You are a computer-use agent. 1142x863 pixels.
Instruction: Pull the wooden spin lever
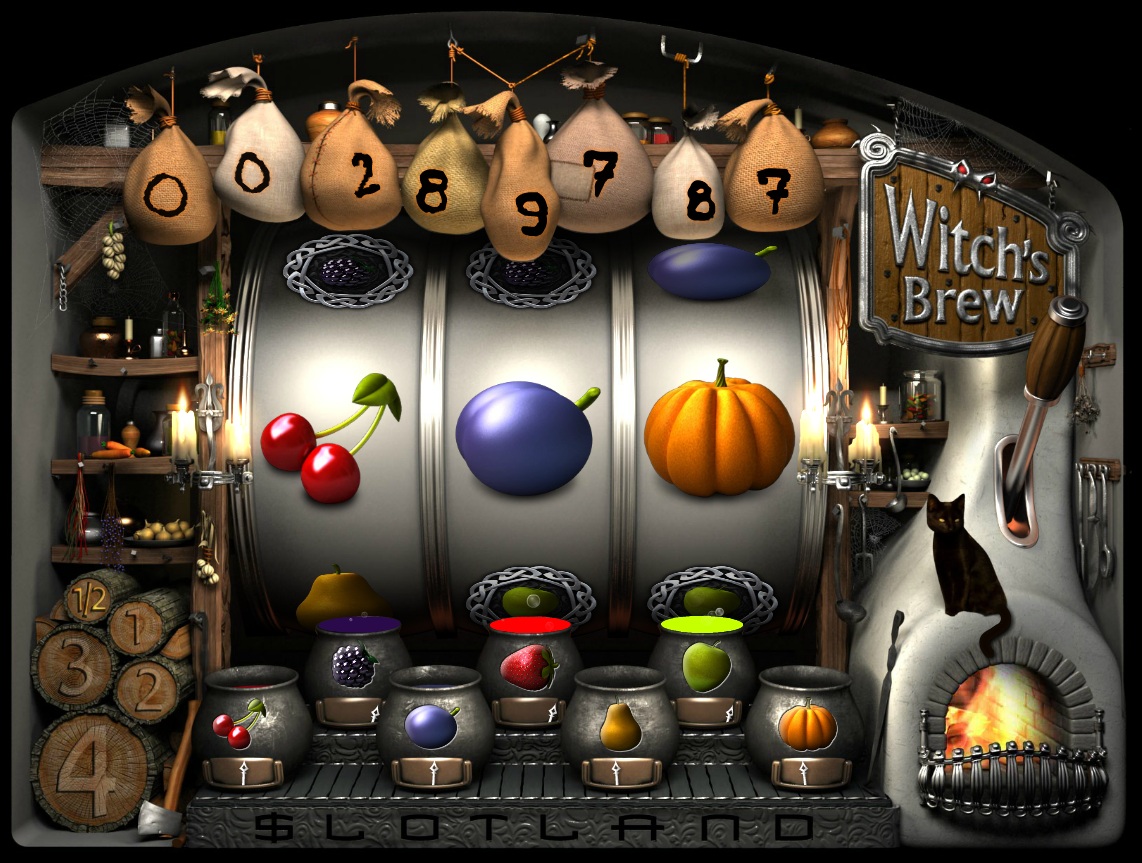(x=1053, y=361)
